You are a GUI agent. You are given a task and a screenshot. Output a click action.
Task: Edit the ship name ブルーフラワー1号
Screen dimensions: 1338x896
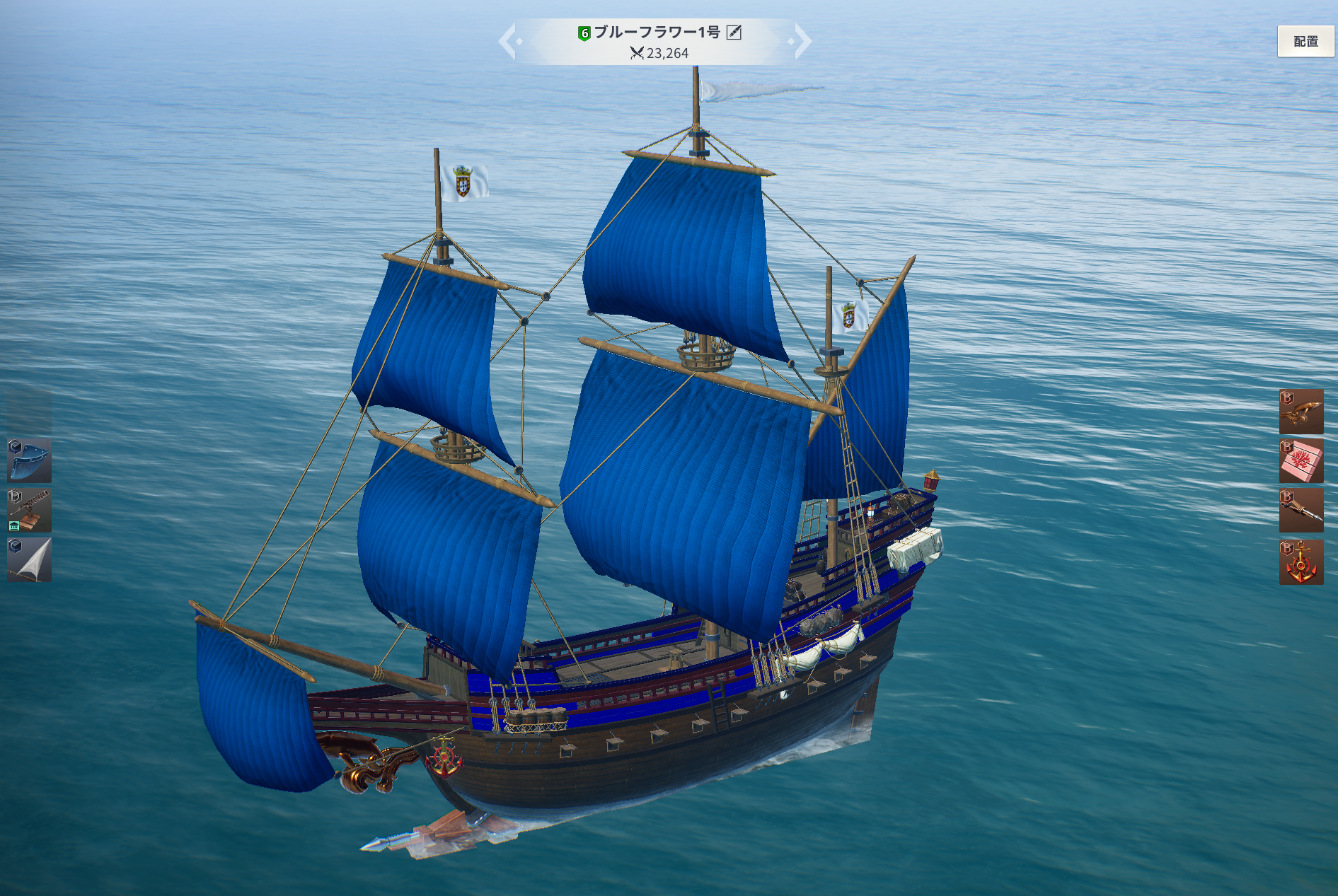tap(734, 33)
